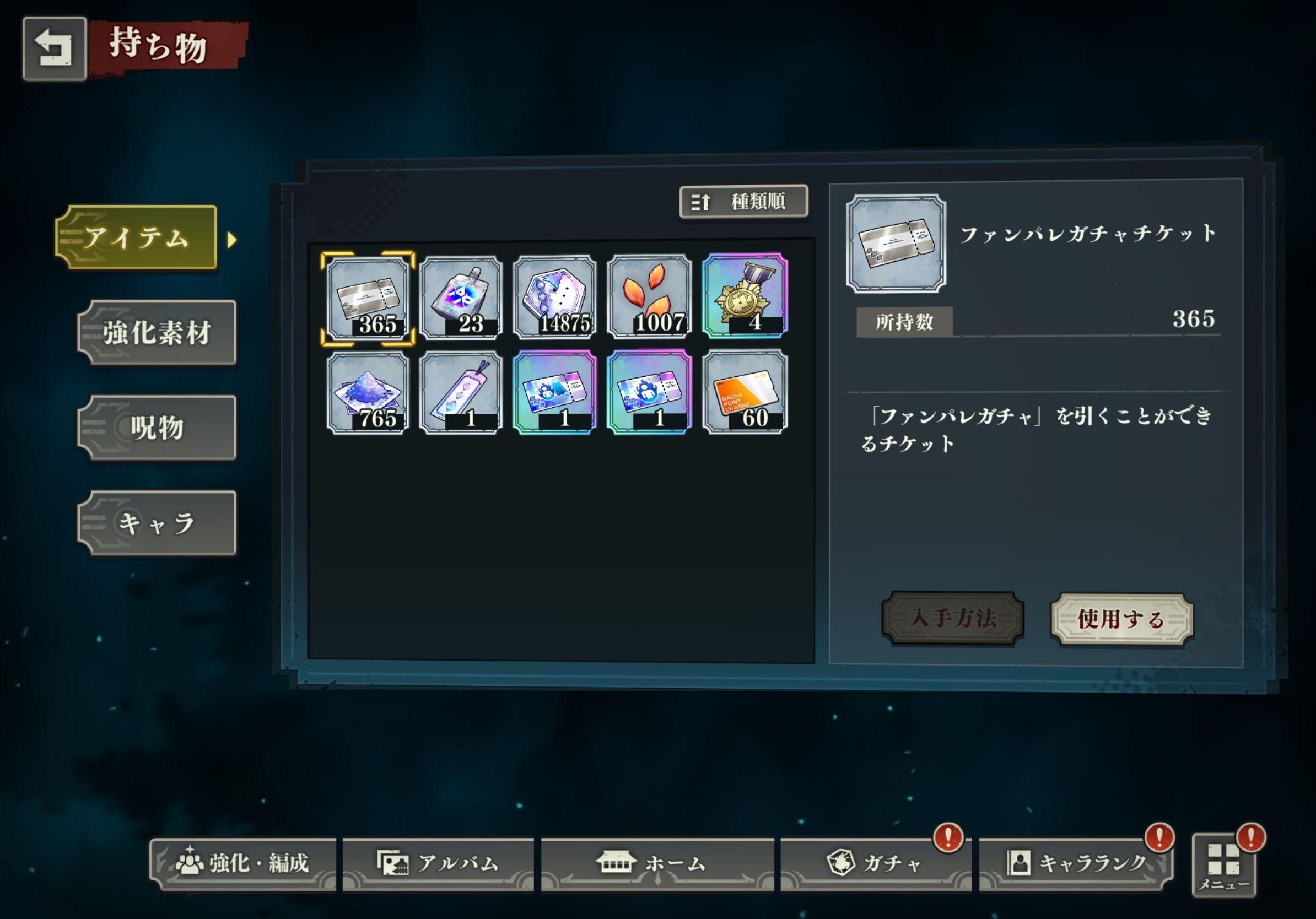Switch to the 強化素材 tab
This screenshot has width=1316, height=919.
[157, 333]
